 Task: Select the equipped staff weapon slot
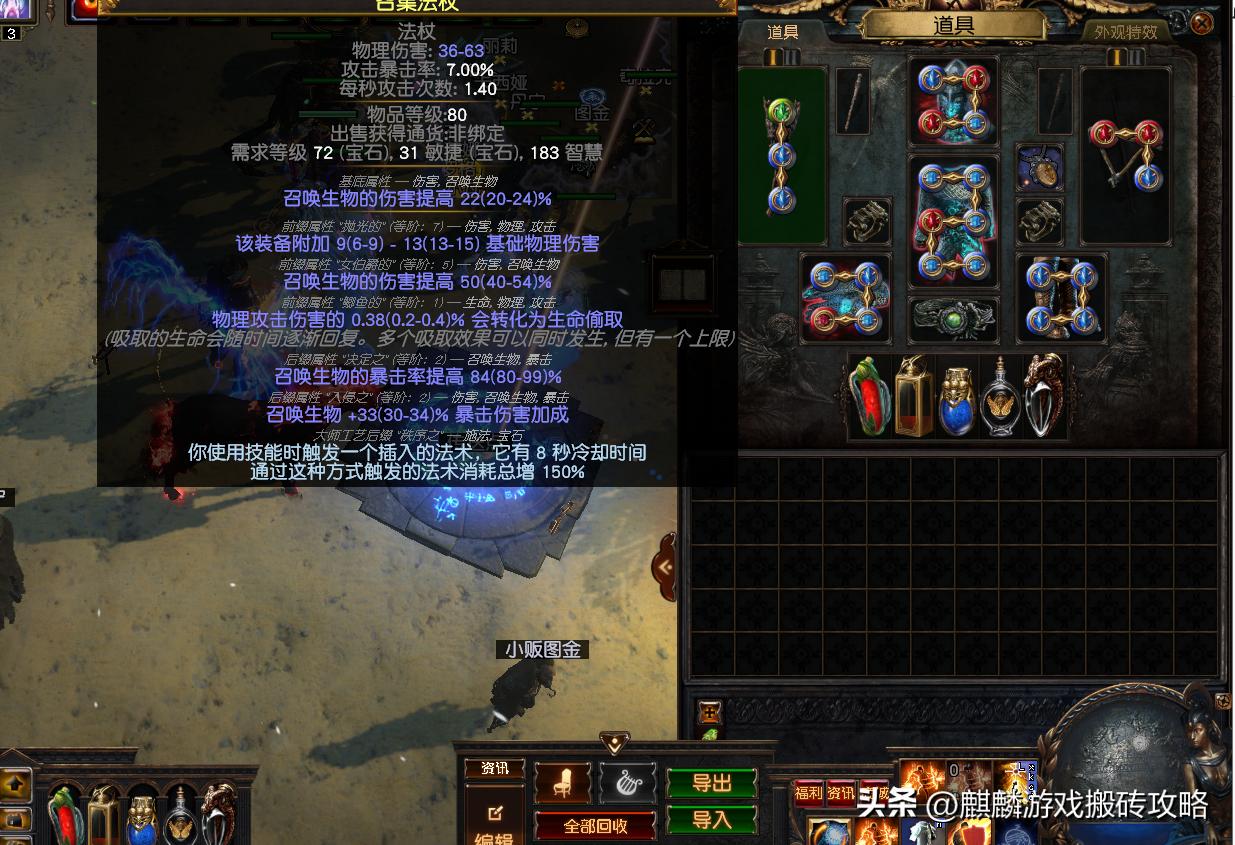tap(782, 156)
